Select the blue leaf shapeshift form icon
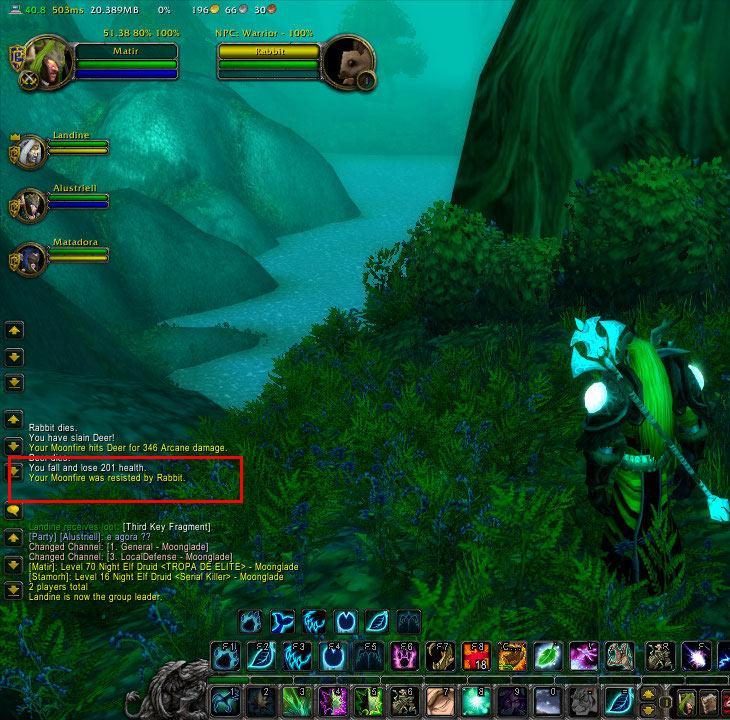This screenshot has height=720, width=730. [376, 622]
